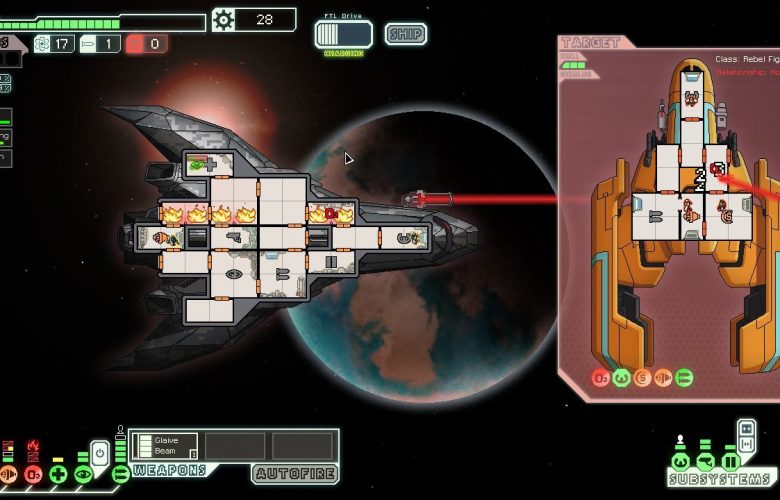Click the green sensors eye icon
The image size is (780, 500).
coord(84,474)
